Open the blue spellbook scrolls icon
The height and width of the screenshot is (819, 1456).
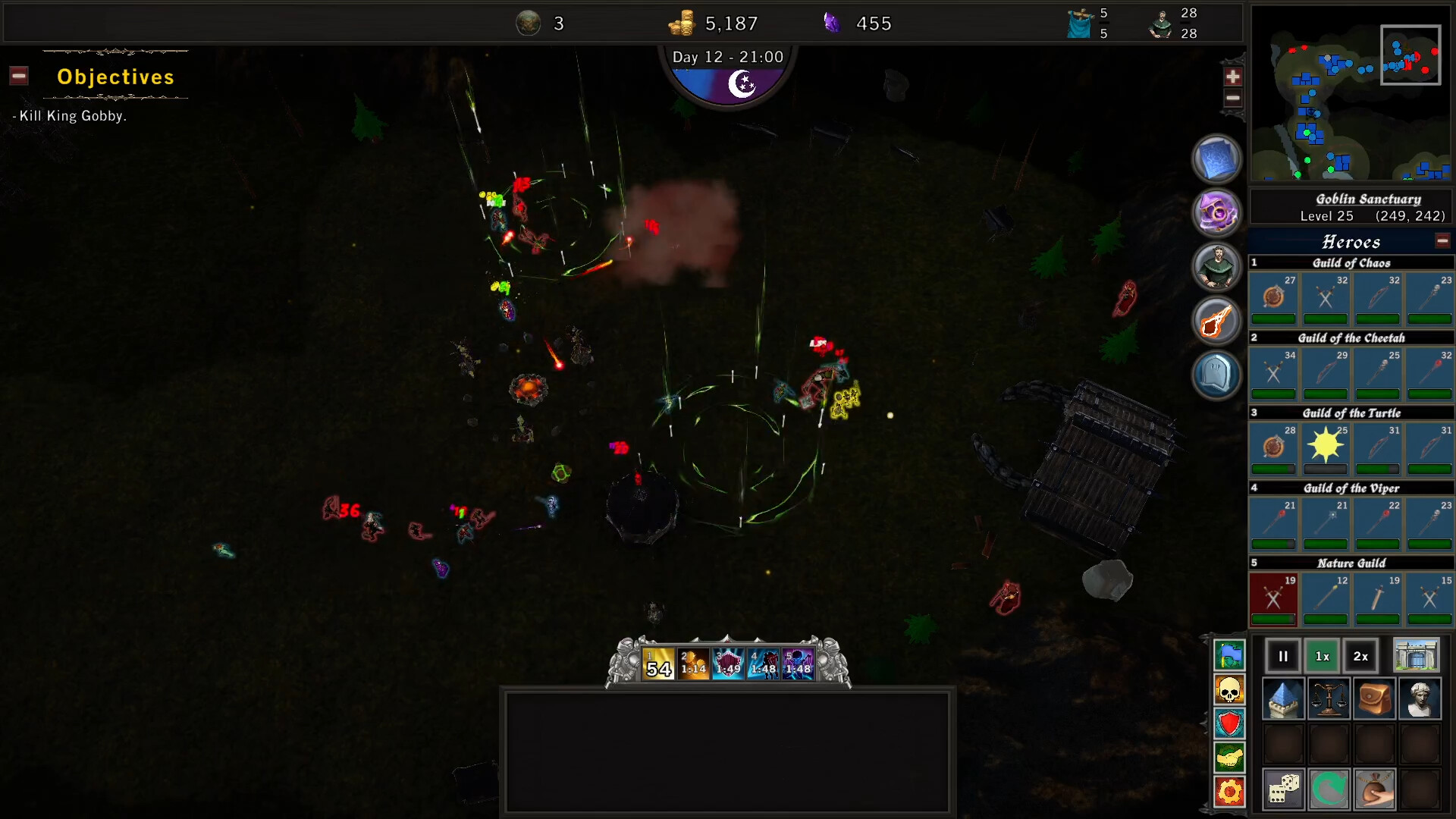click(1216, 159)
